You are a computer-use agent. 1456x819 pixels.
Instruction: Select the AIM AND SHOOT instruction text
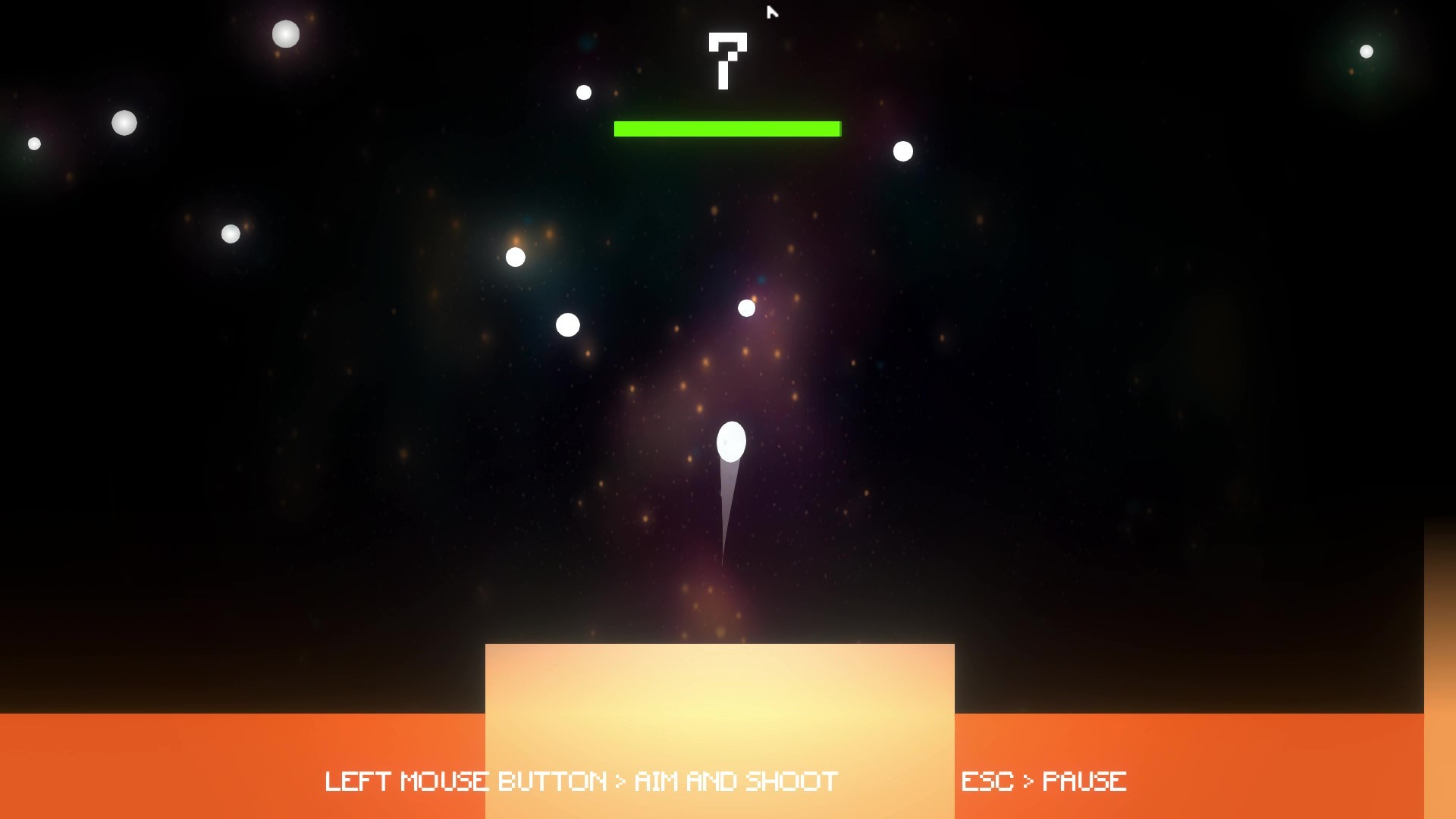581,780
